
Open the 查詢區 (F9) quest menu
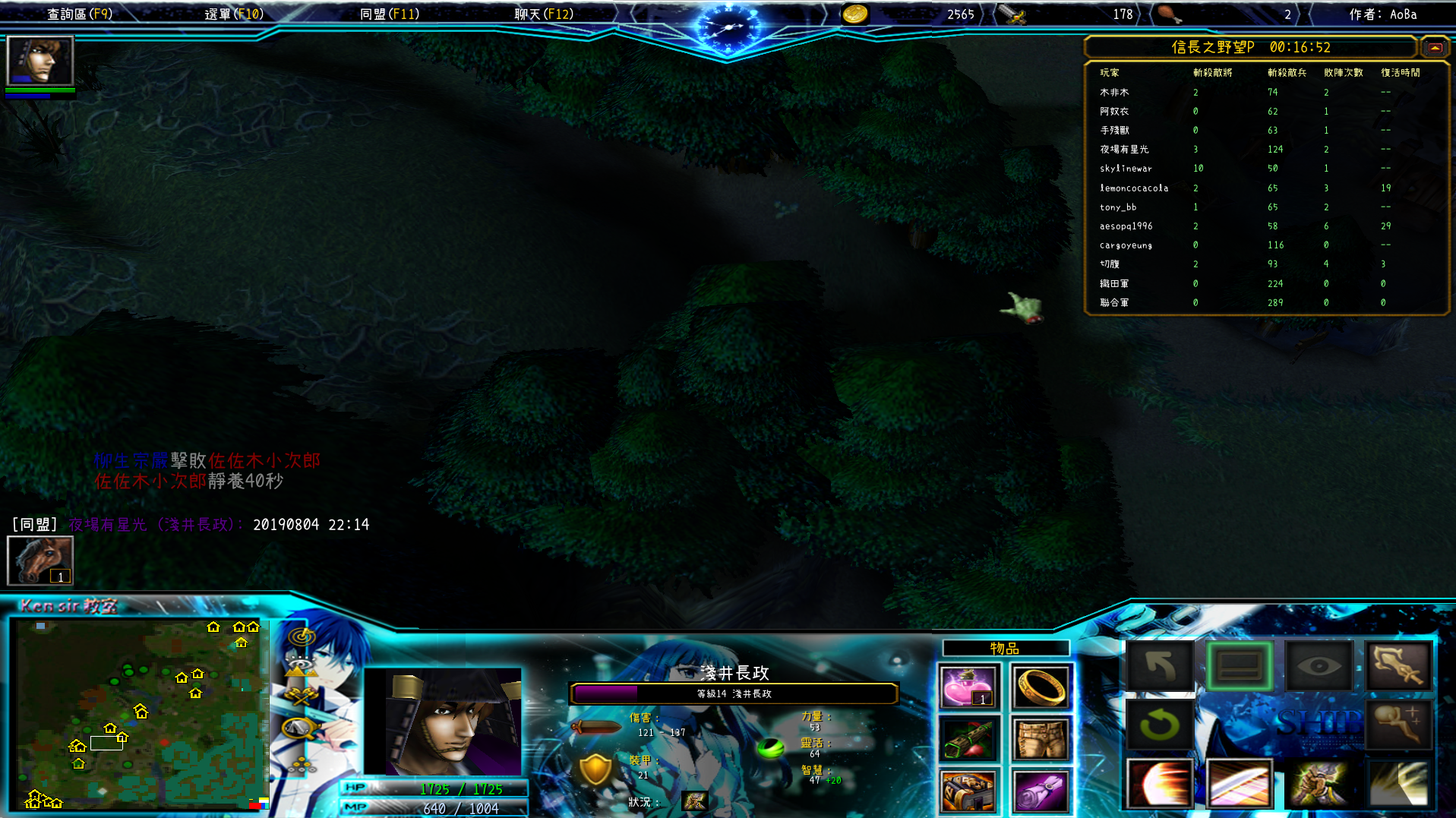(80, 14)
